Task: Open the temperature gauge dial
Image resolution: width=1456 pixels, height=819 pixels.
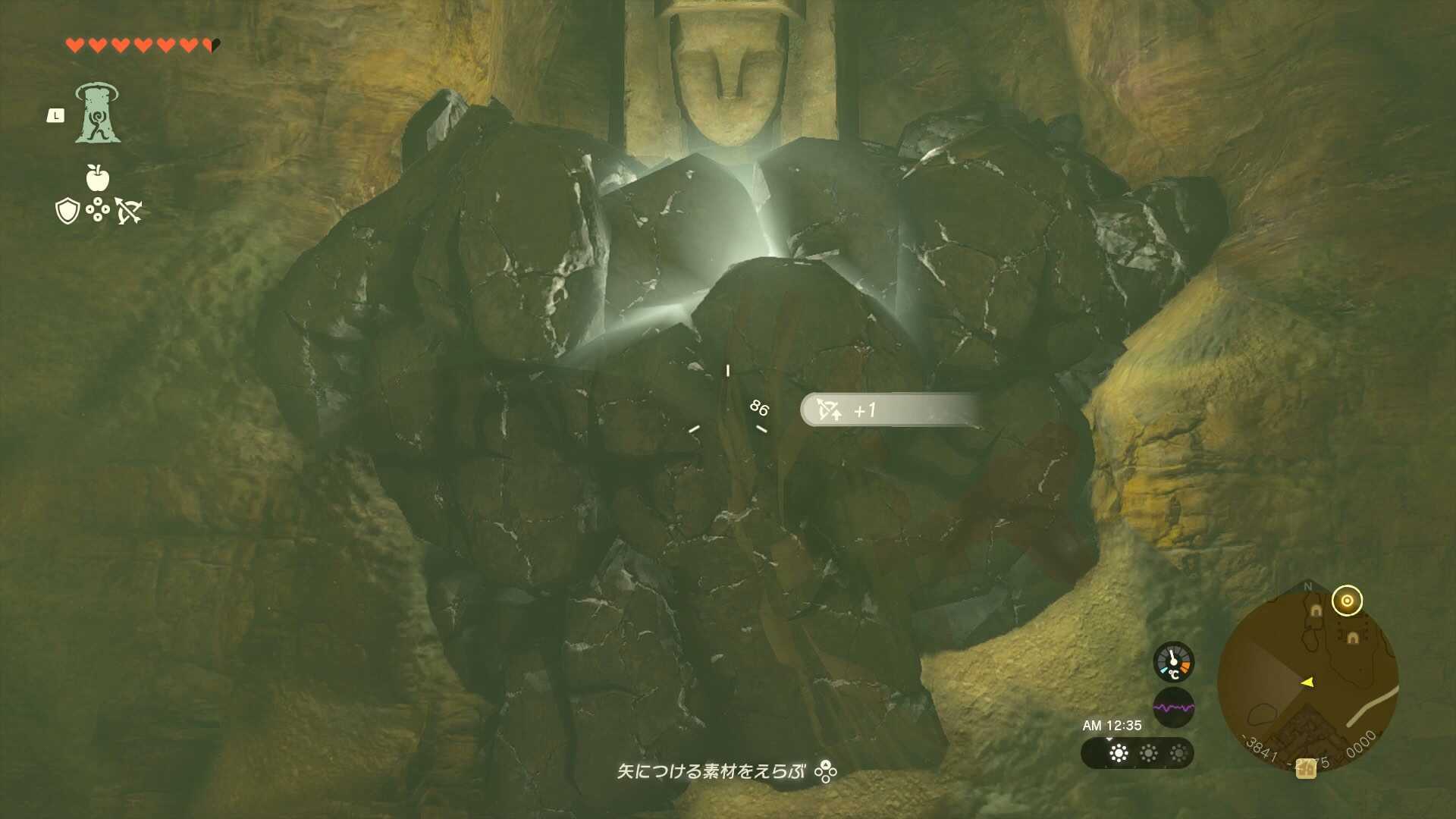Action: point(1172,661)
